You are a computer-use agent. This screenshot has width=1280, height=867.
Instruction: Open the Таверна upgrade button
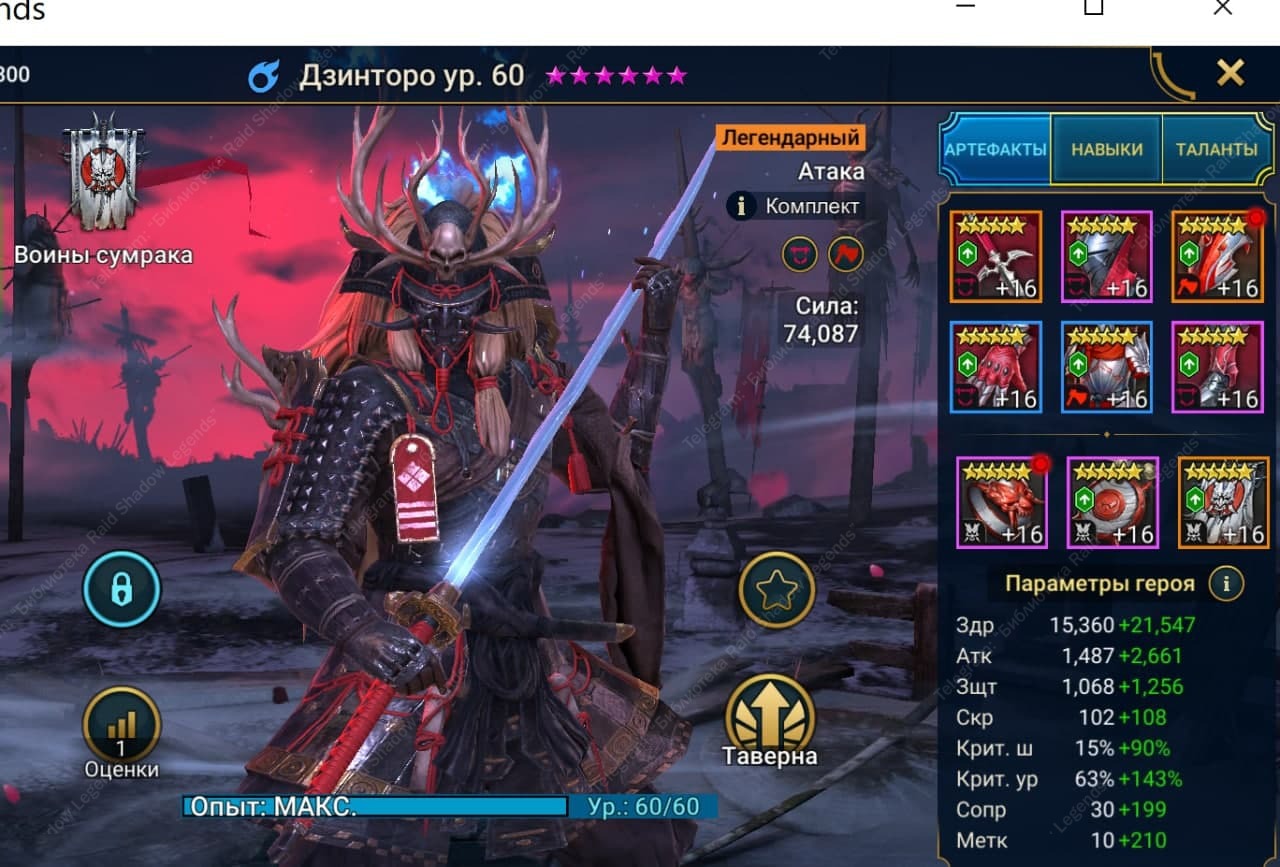770,720
